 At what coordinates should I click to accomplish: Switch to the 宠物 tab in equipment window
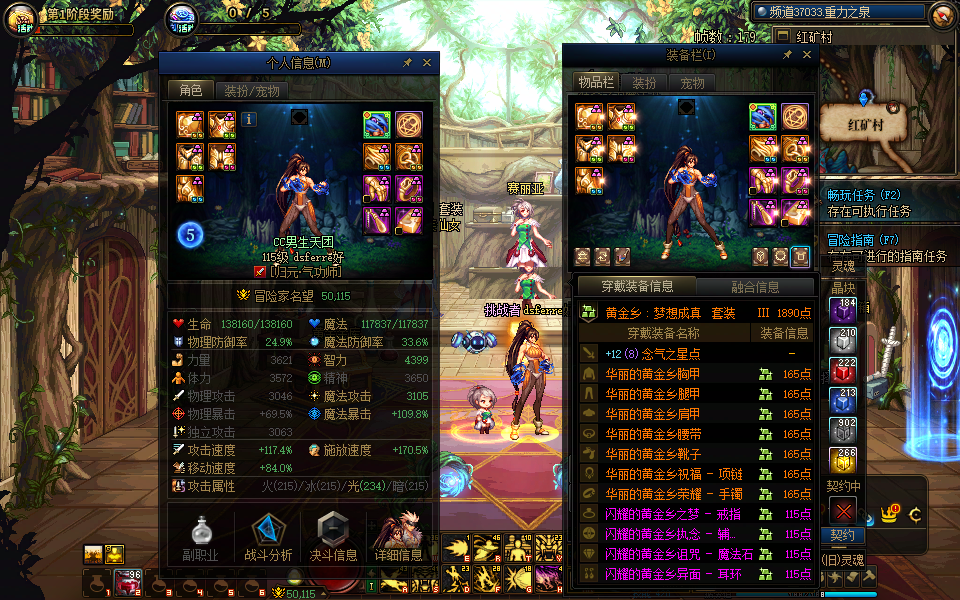(692, 83)
